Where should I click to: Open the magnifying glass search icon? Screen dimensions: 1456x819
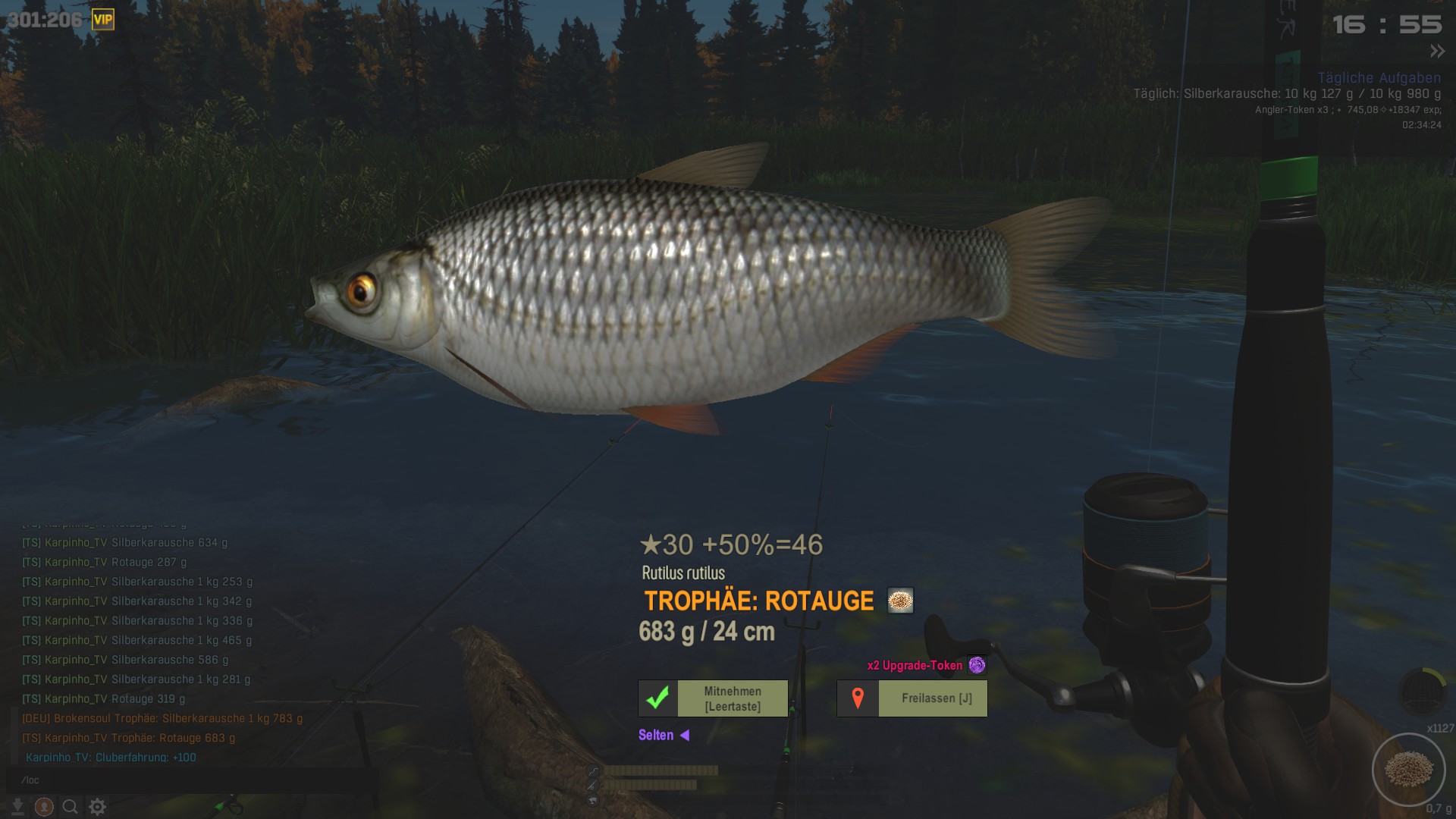tap(70, 807)
